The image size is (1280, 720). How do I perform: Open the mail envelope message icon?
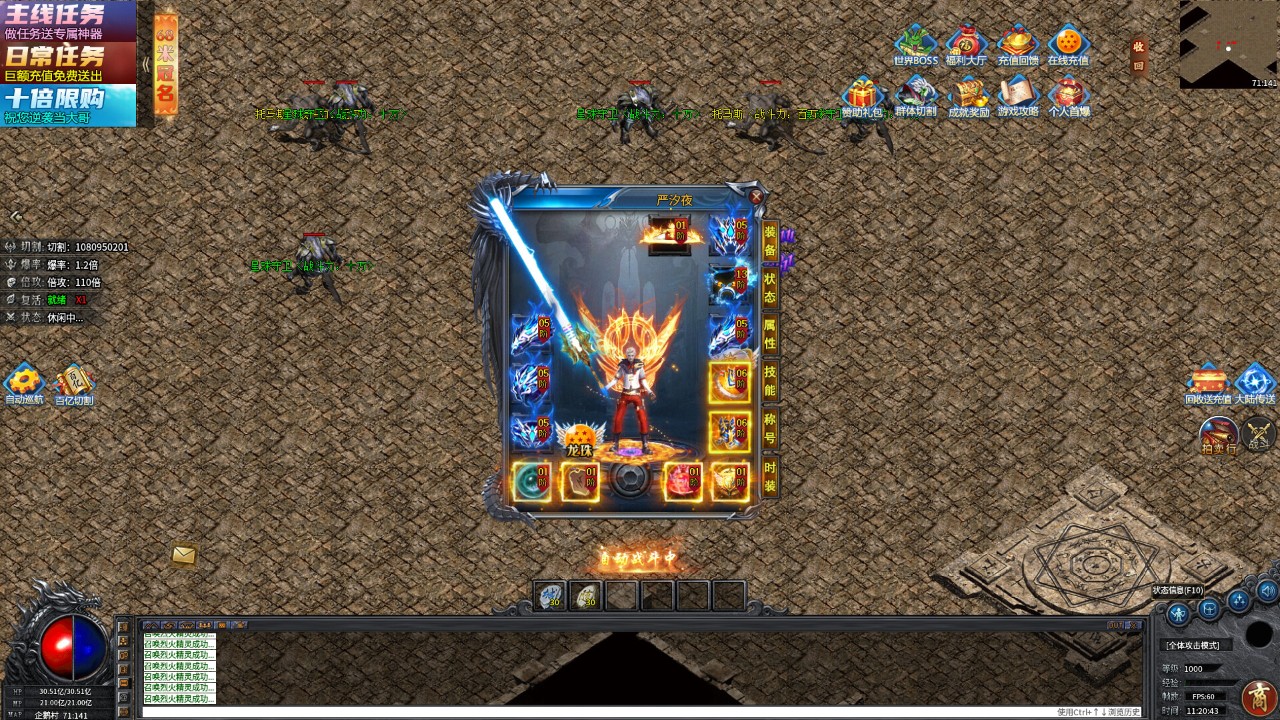click(x=183, y=554)
